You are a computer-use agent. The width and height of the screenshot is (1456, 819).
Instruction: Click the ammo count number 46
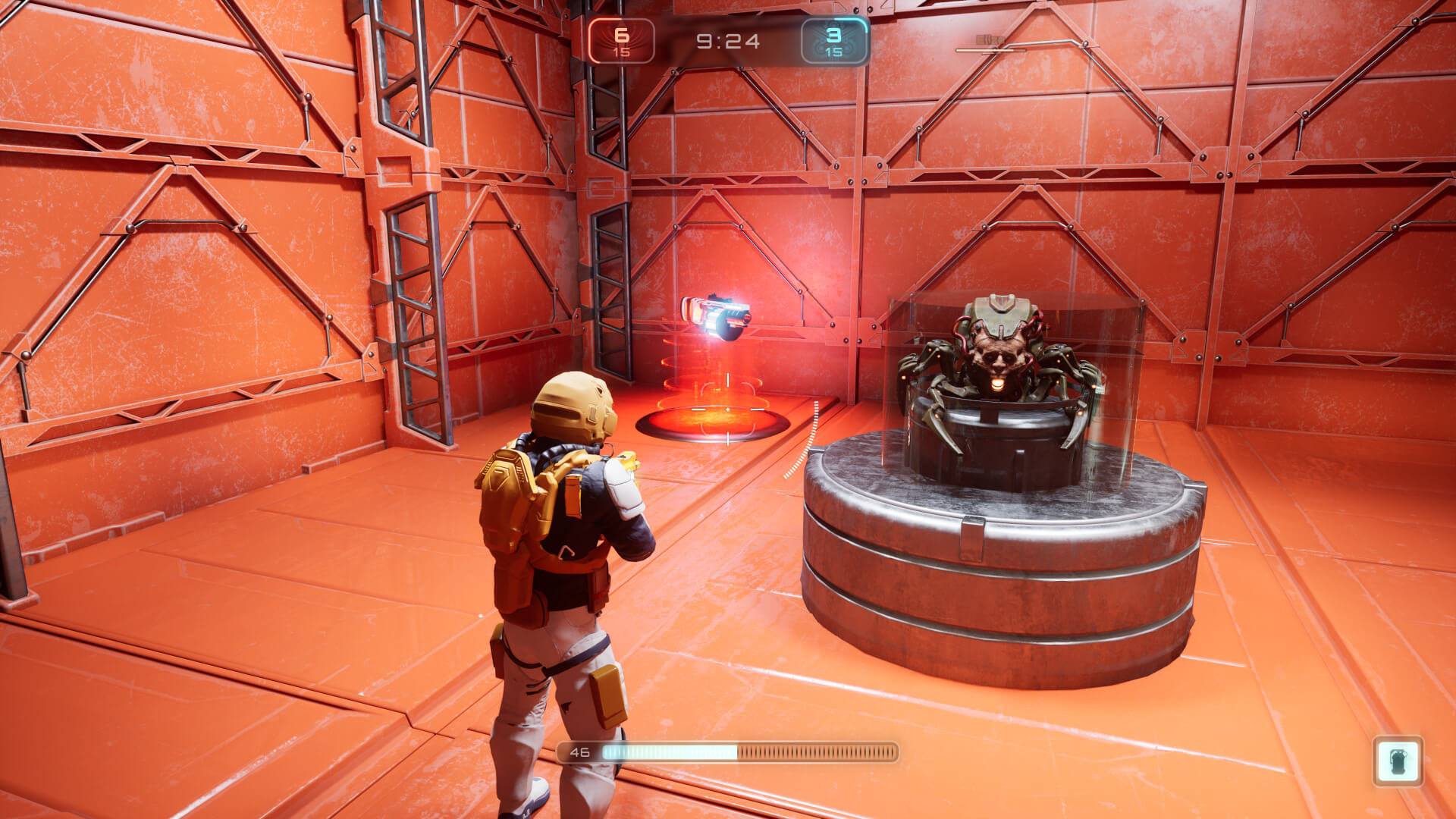point(579,753)
